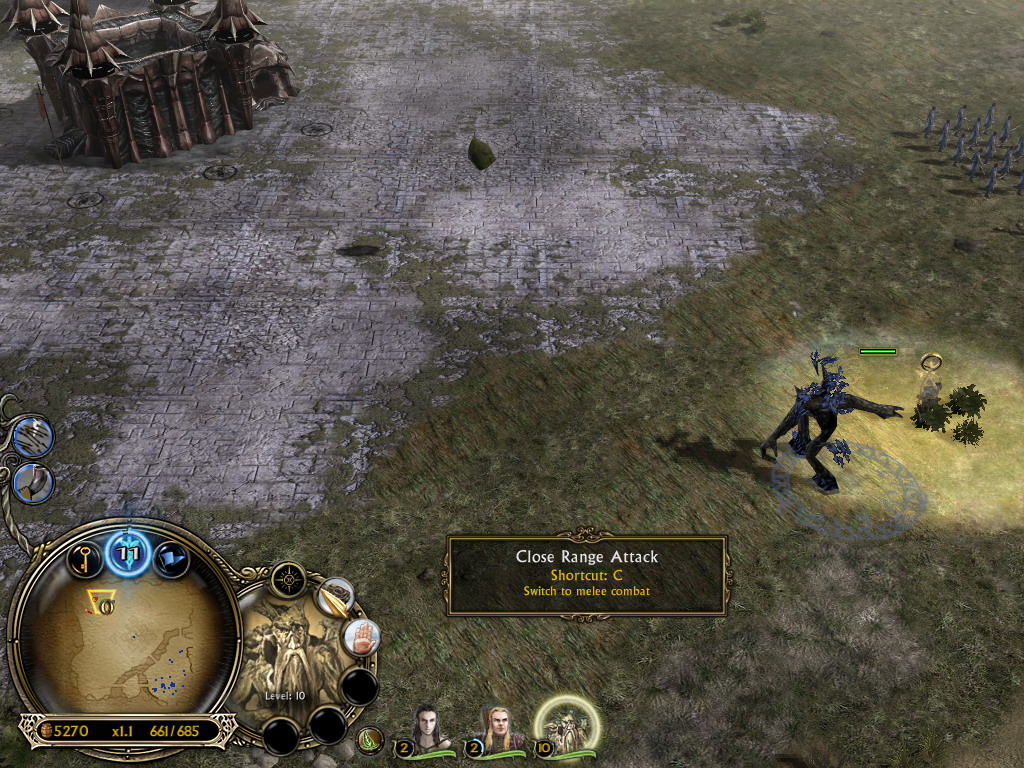Activate the leaf and rock ability icon
Screen dimensions: 1024x768
pos(334,598)
